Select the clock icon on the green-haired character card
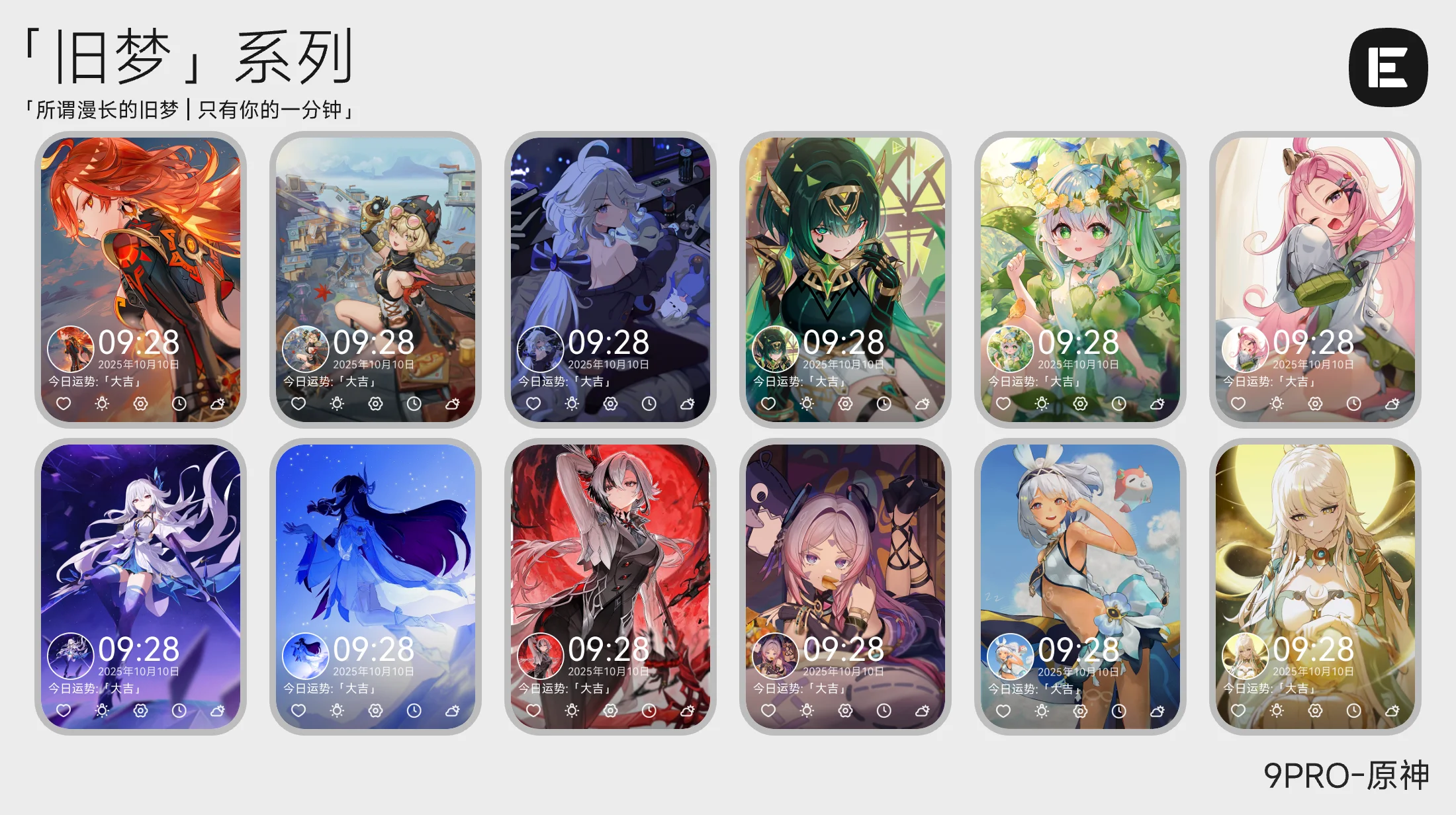 pos(884,404)
